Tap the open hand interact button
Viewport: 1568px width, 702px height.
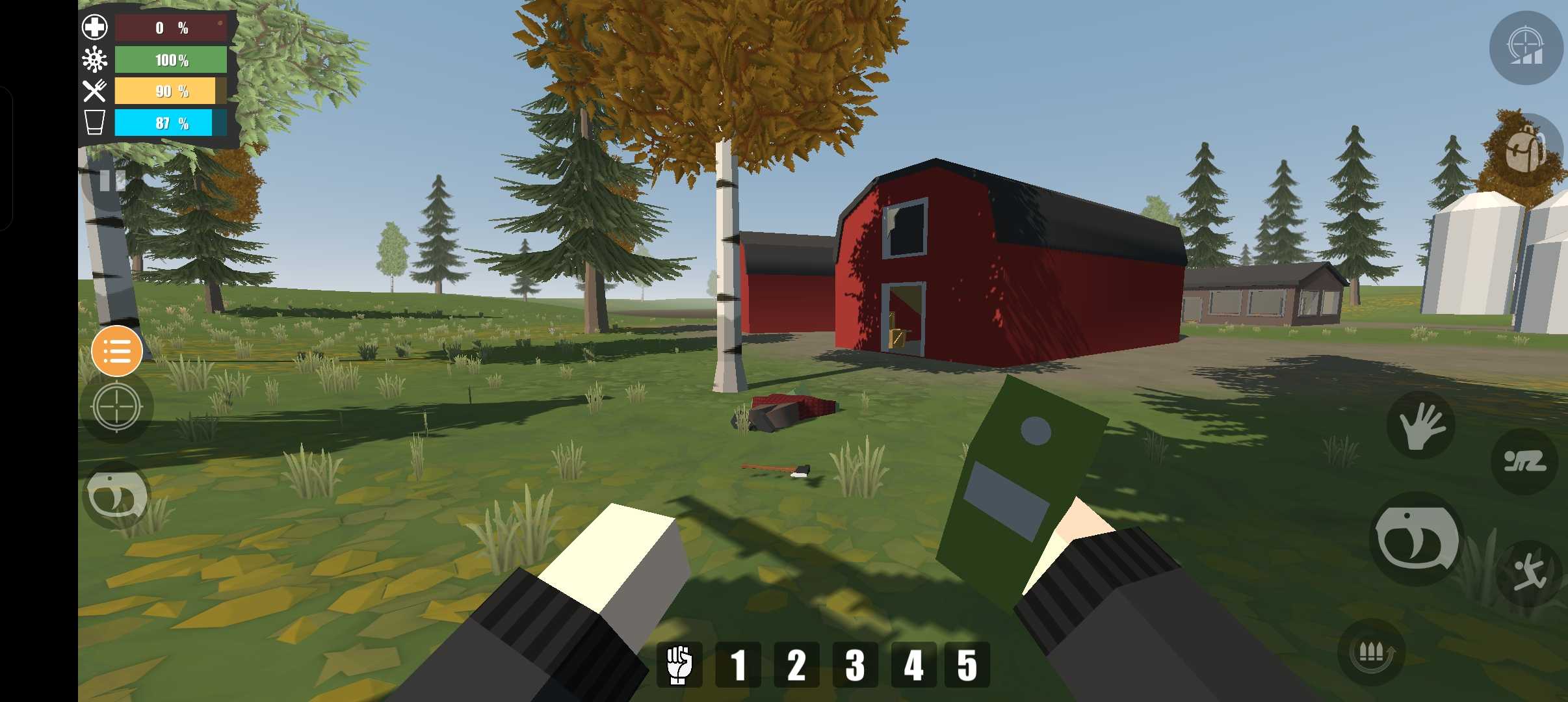1421,426
